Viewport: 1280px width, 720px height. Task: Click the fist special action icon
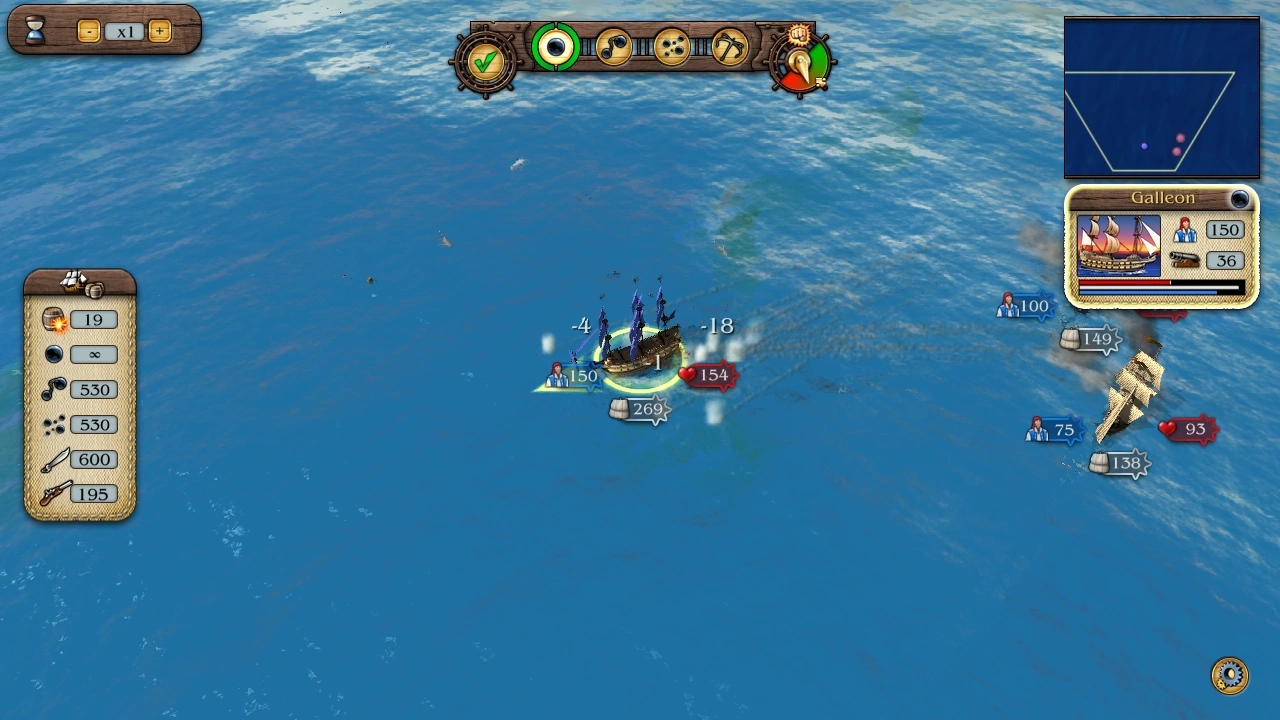click(x=798, y=35)
